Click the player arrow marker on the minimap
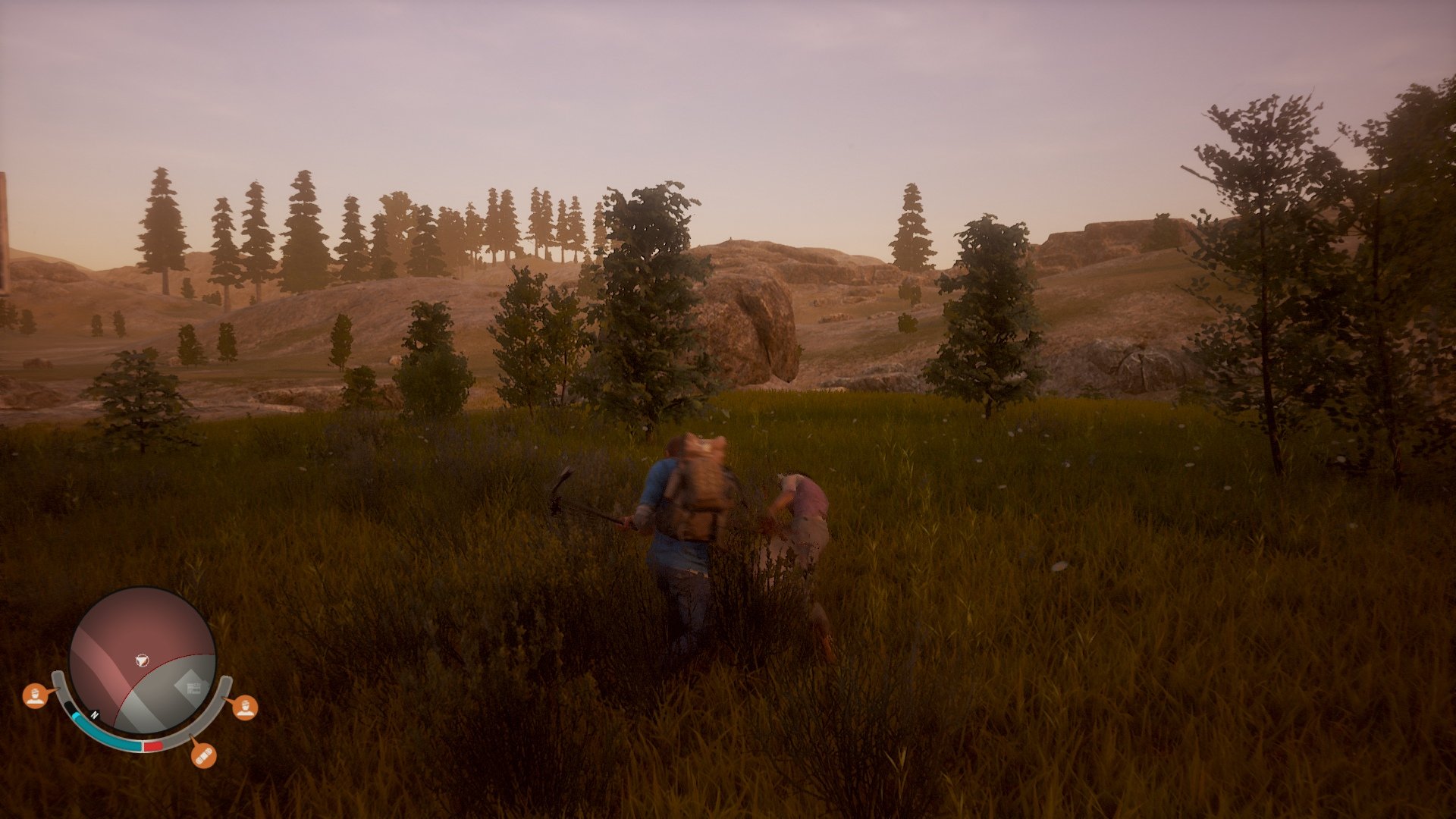Image resolution: width=1456 pixels, height=819 pixels. pos(142,659)
